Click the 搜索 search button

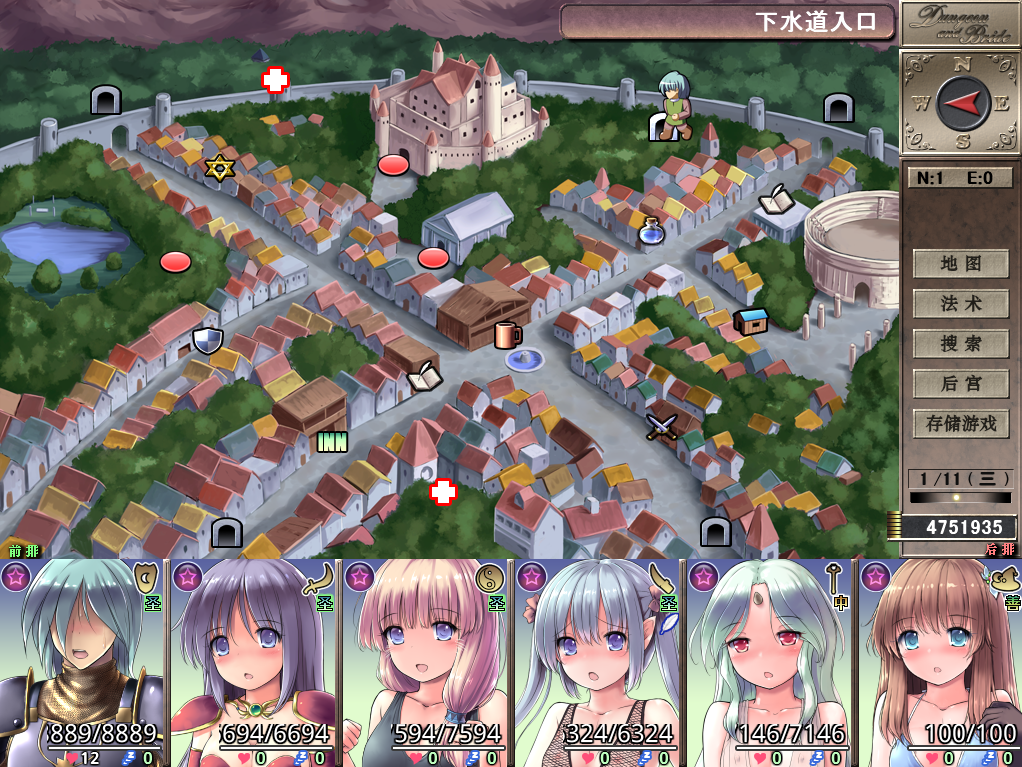960,344
